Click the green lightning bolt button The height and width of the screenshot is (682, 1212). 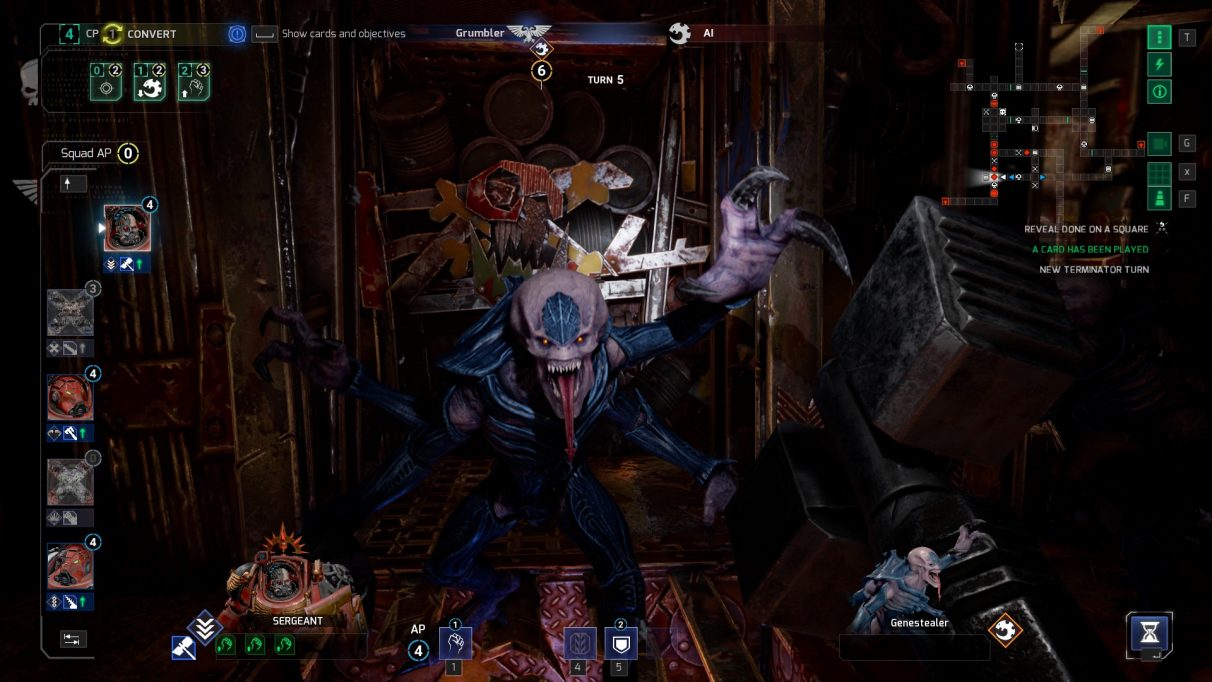point(1159,65)
